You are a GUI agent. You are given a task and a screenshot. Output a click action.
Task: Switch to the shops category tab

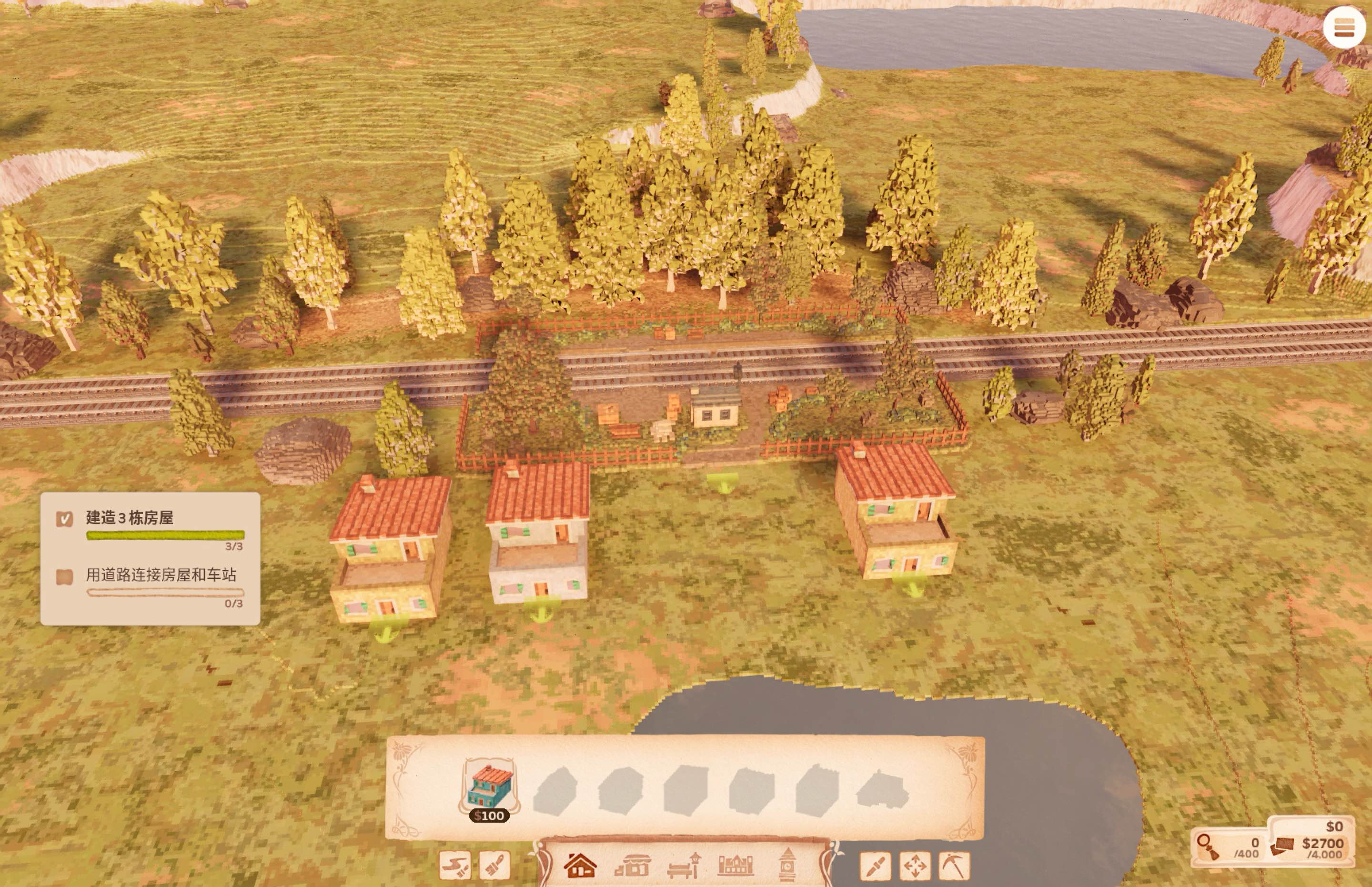[632, 865]
